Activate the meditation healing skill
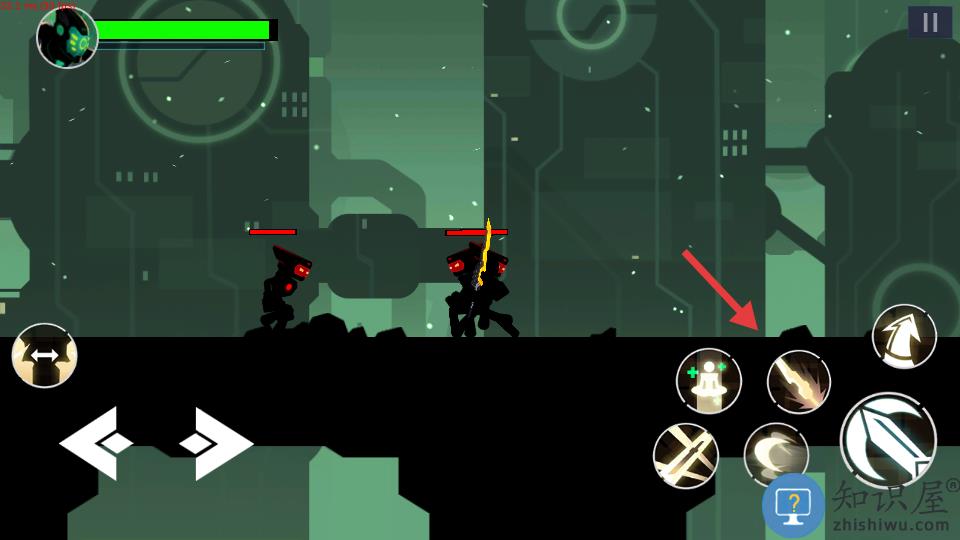Viewport: 960px width, 540px height. pos(709,381)
